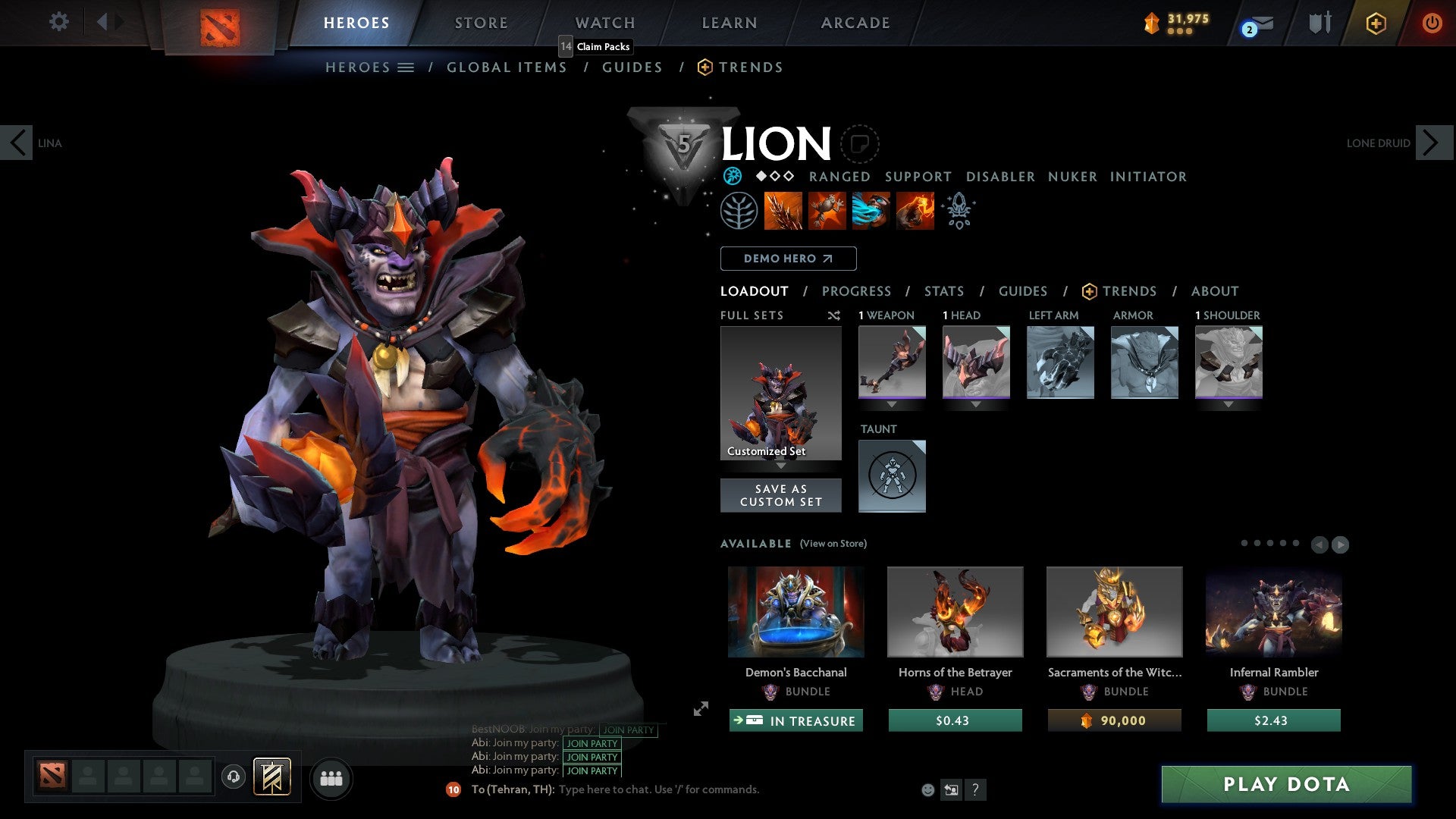This screenshot has height=819, width=1456.
Task: Expand the Heroes hamburger menu
Action: click(406, 67)
